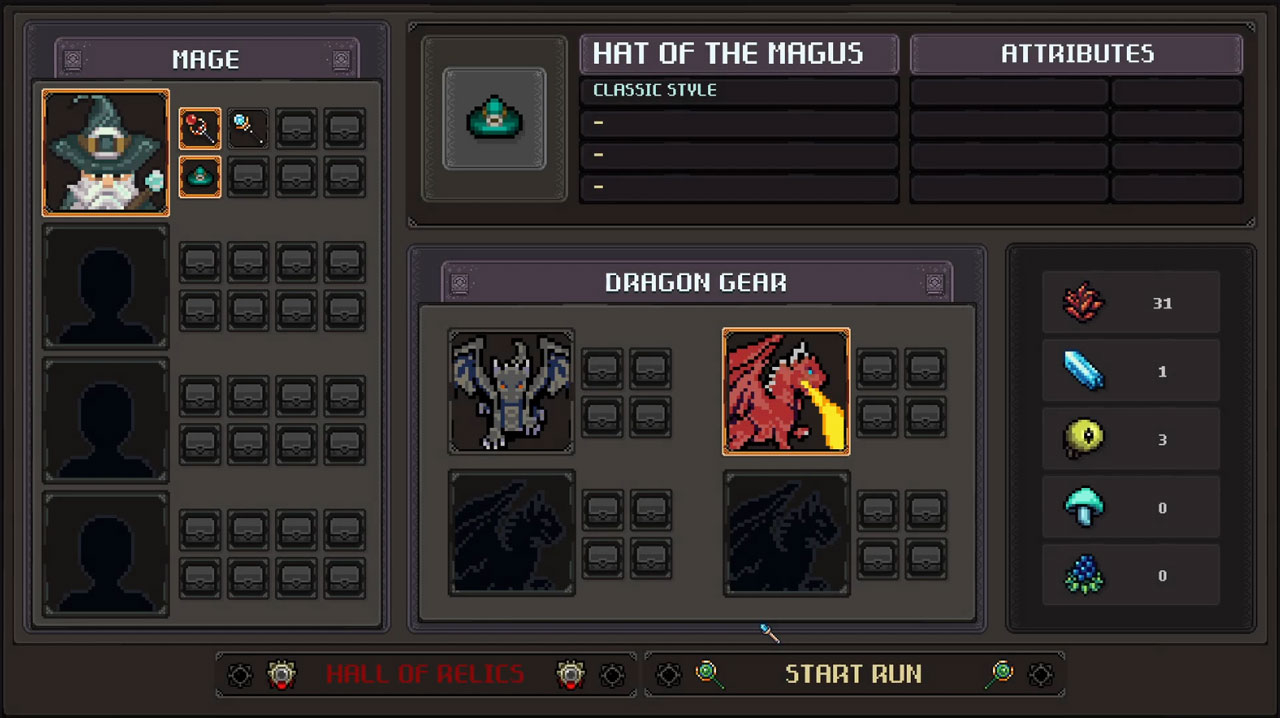
Task: Select the Mage wizard portrait
Action: click(105, 152)
